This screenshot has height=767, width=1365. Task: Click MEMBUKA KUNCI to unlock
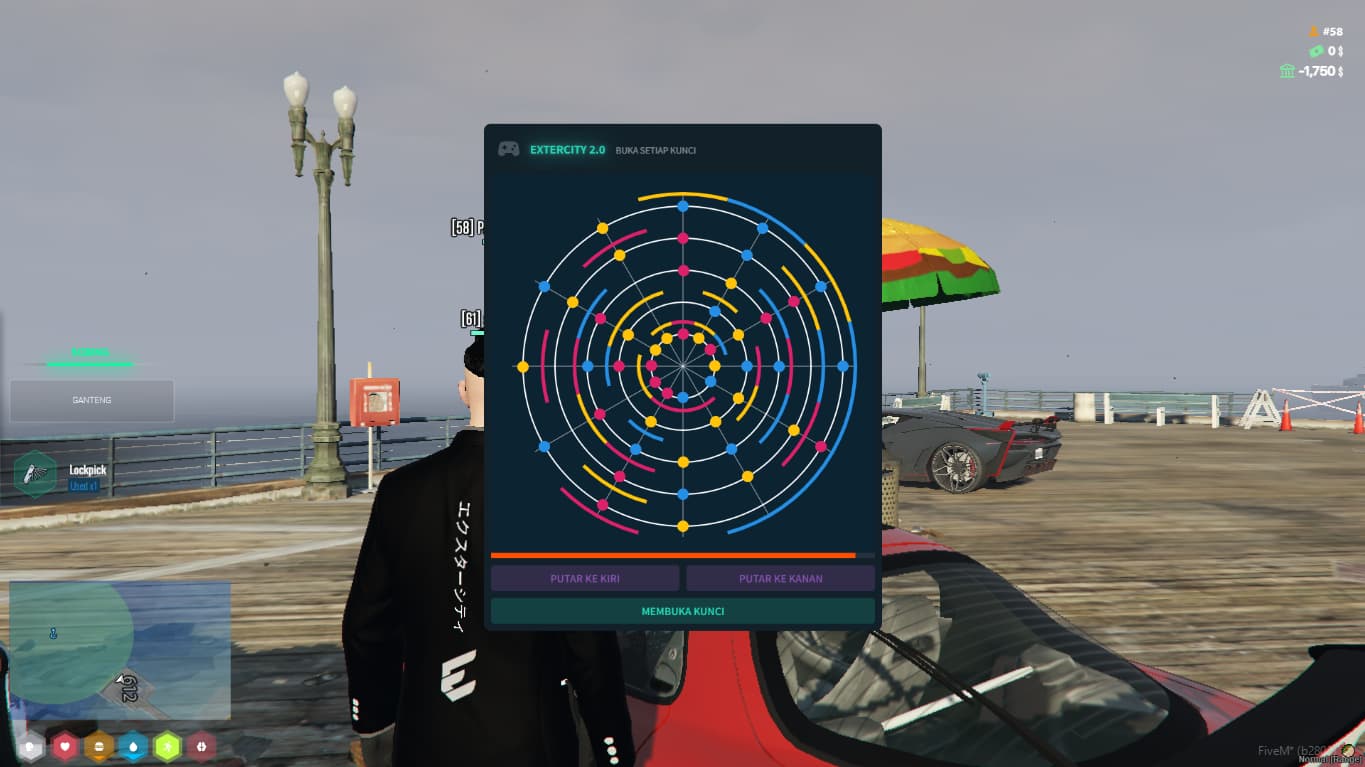682,610
